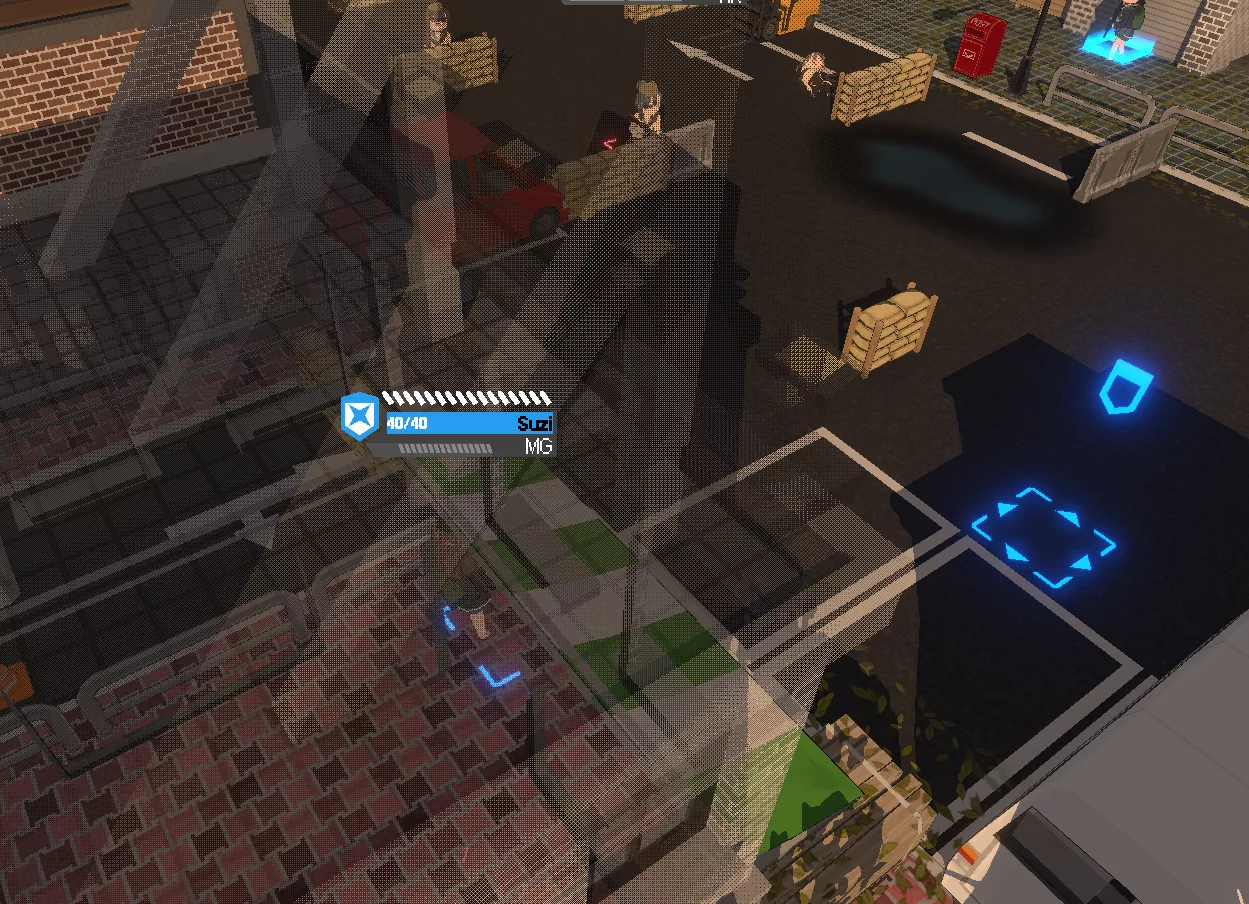The image size is (1249, 904).
Task: Select the blue arrow-cornered move target tile
Action: click(1044, 537)
